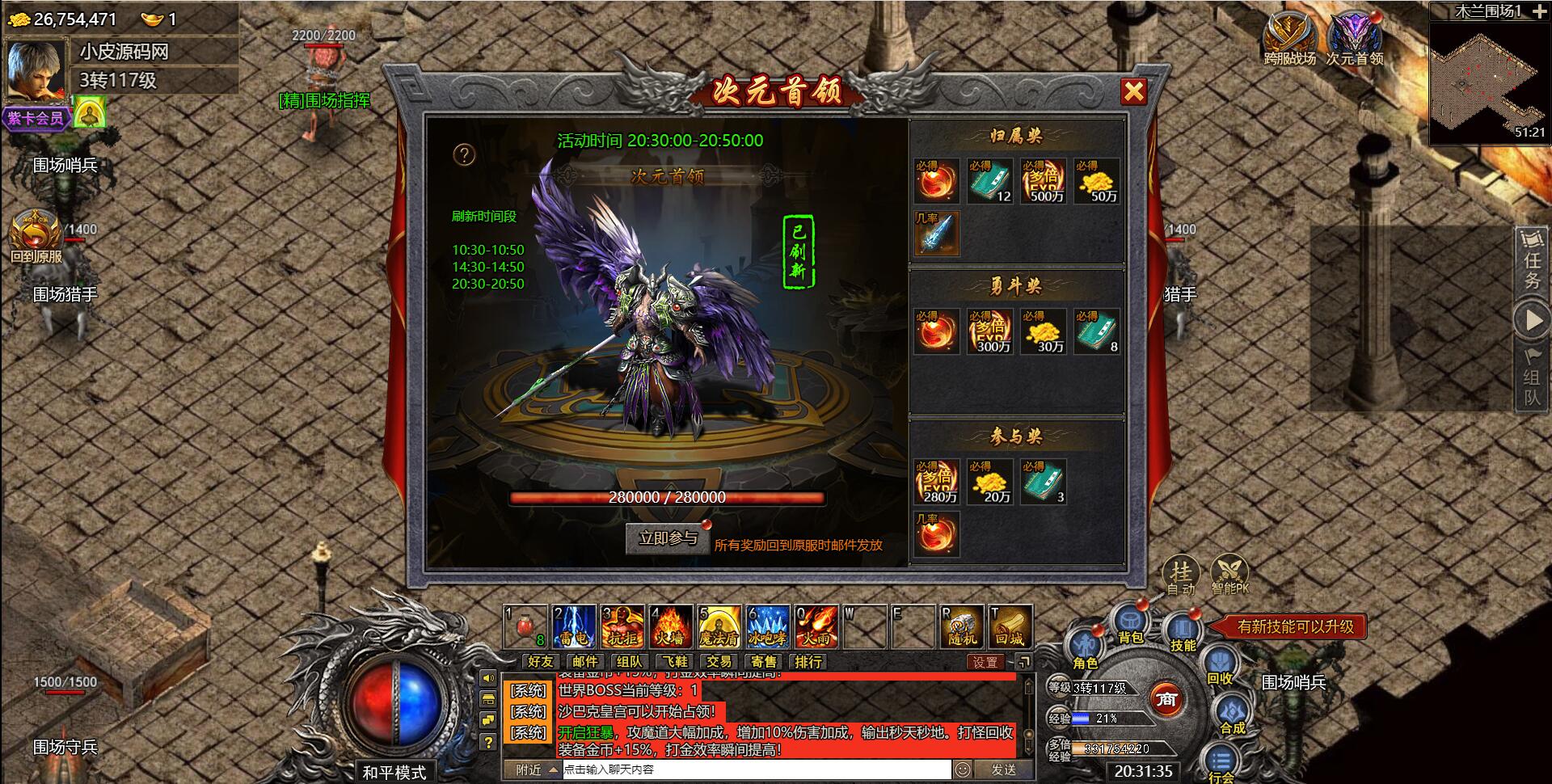Open the 邮件 mail menu

(x=583, y=662)
